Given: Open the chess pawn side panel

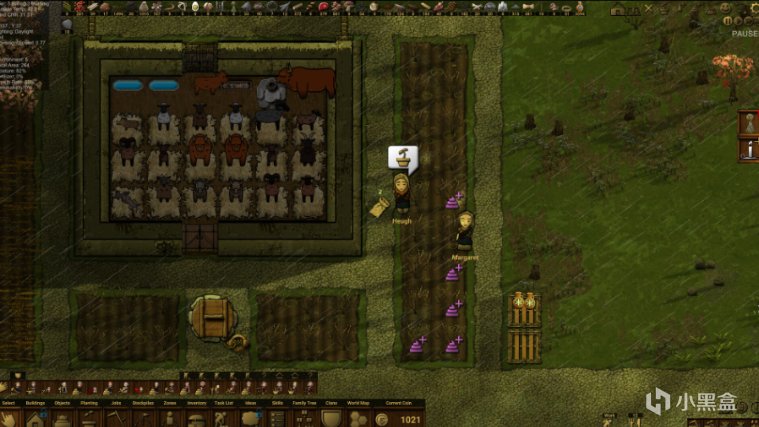Looking at the screenshot, I should pyautogui.click(x=747, y=124).
